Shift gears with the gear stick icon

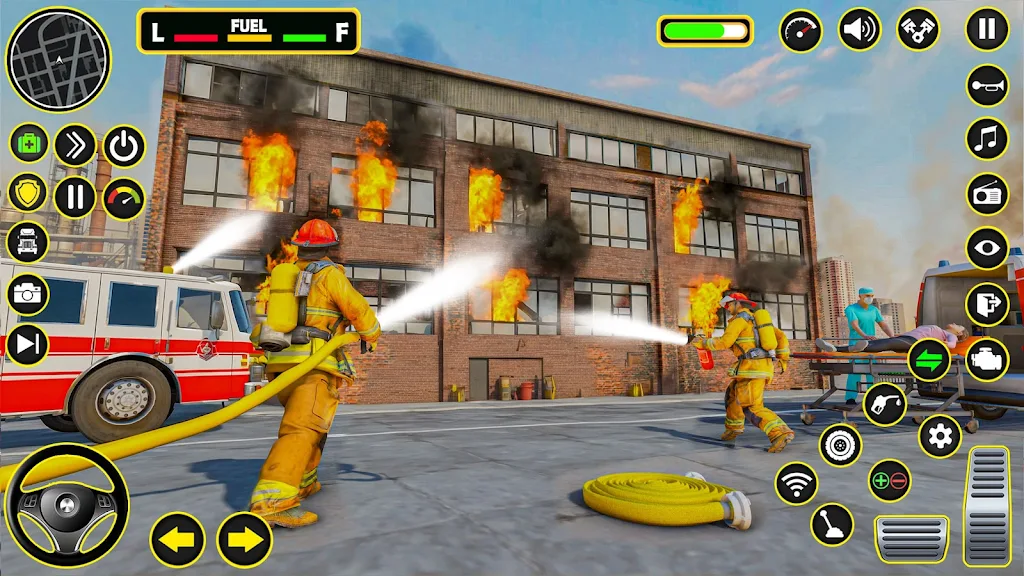(832, 524)
